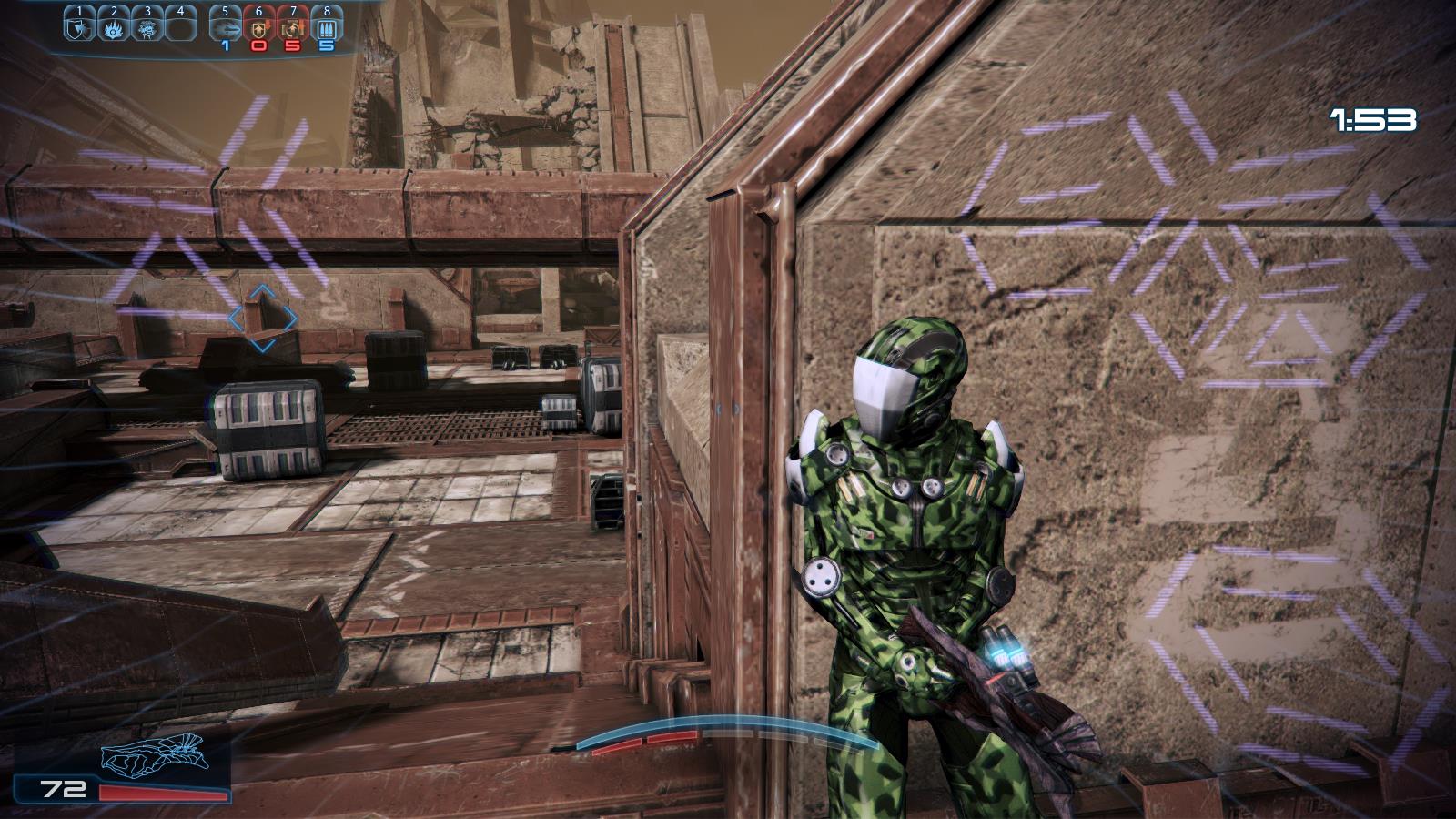Use the flame burst power in slot 2
The width and height of the screenshot is (1456, 819).
[114, 29]
